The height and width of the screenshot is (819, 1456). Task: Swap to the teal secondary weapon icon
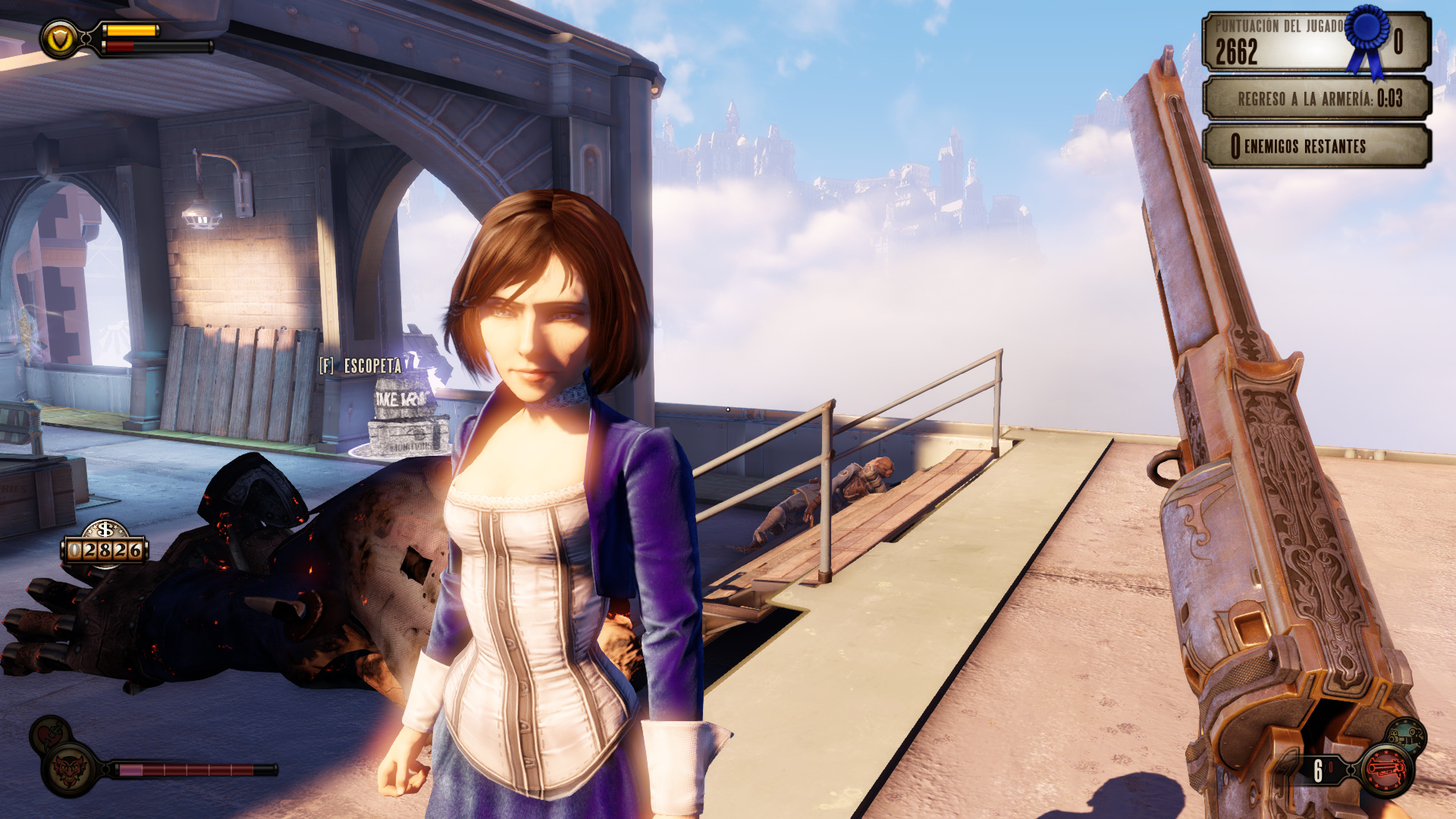pyautogui.click(x=1407, y=735)
